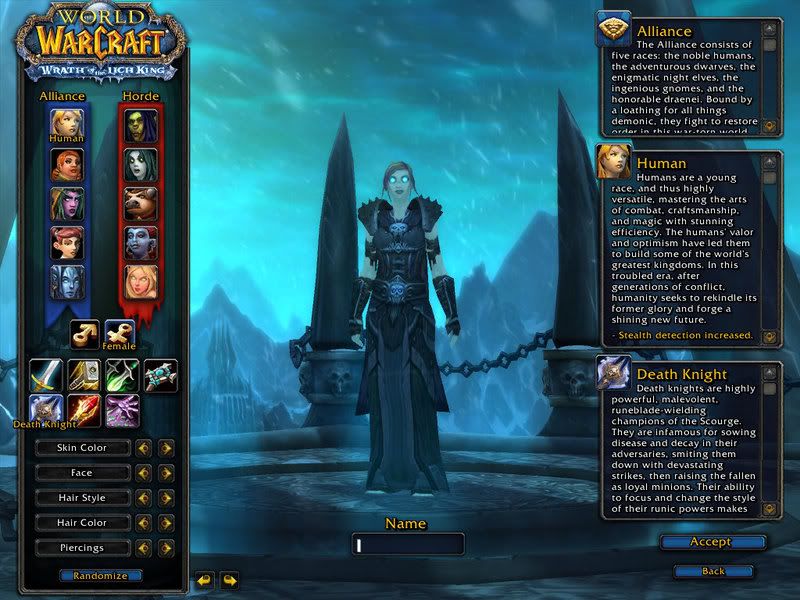Randomize the character's appearance
The width and height of the screenshot is (800, 600).
pyautogui.click(x=100, y=576)
